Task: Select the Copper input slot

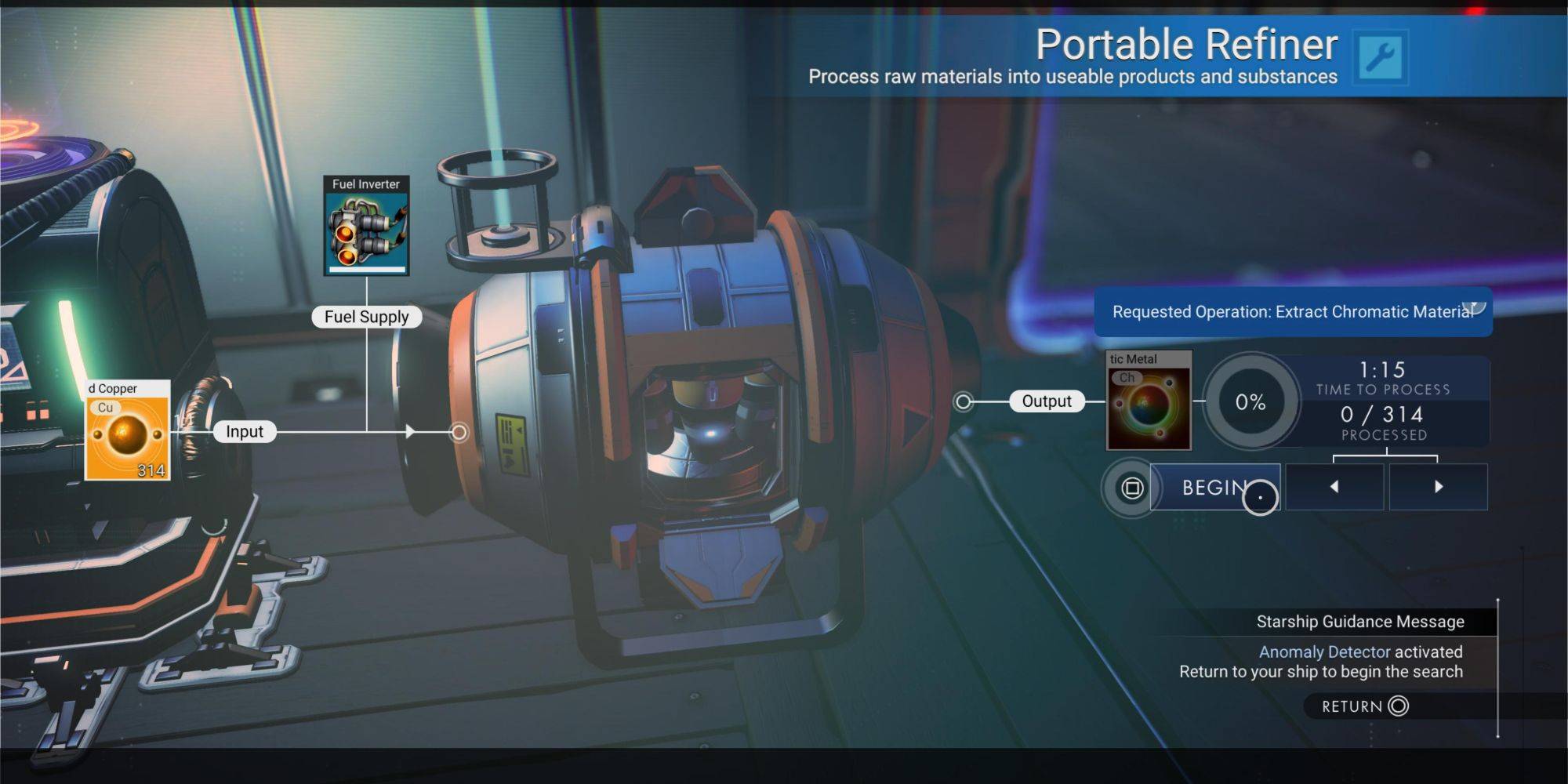Action: [x=127, y=430]
